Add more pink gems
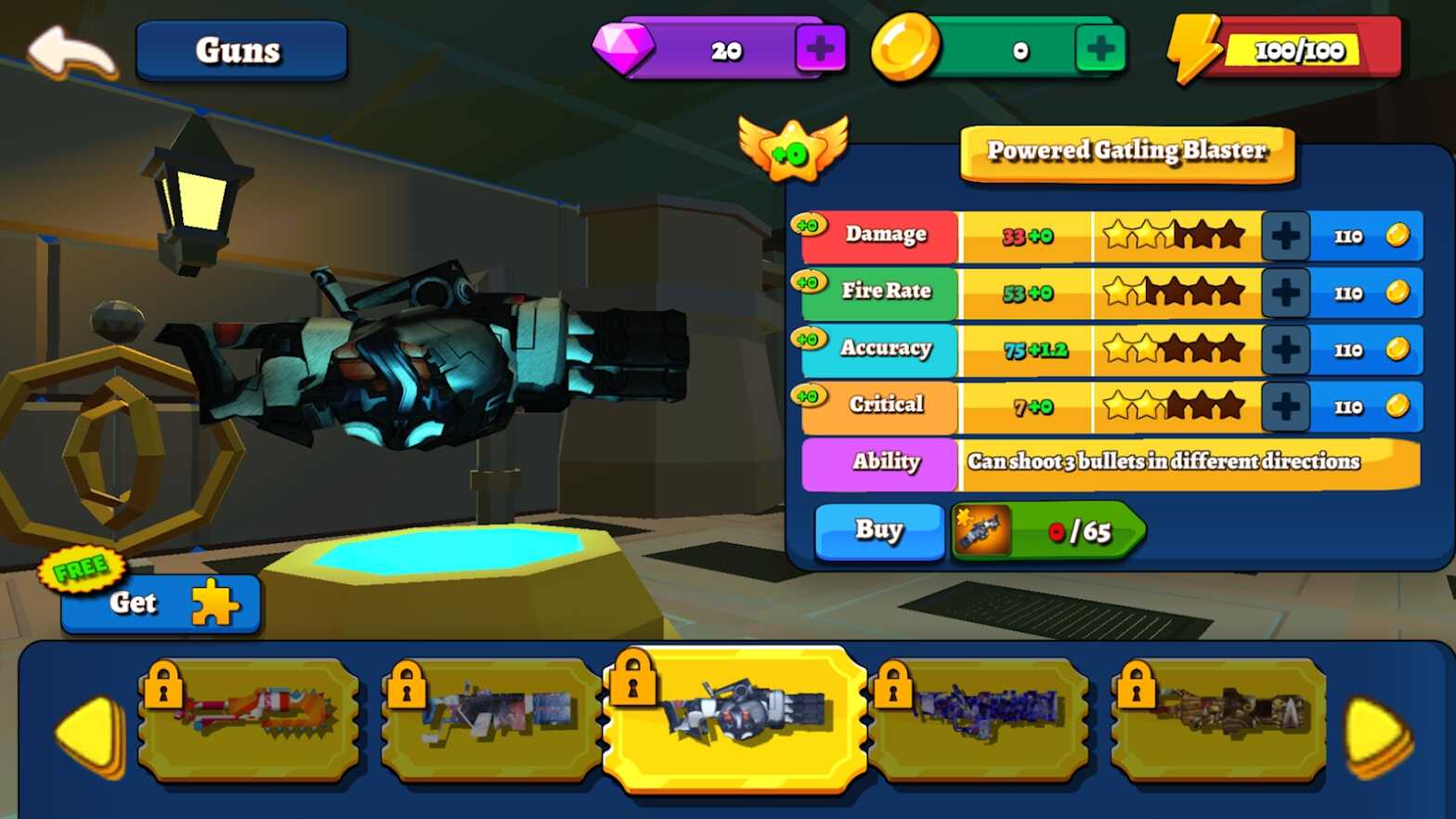1456x819 pixels. click(x=819, y=49)
